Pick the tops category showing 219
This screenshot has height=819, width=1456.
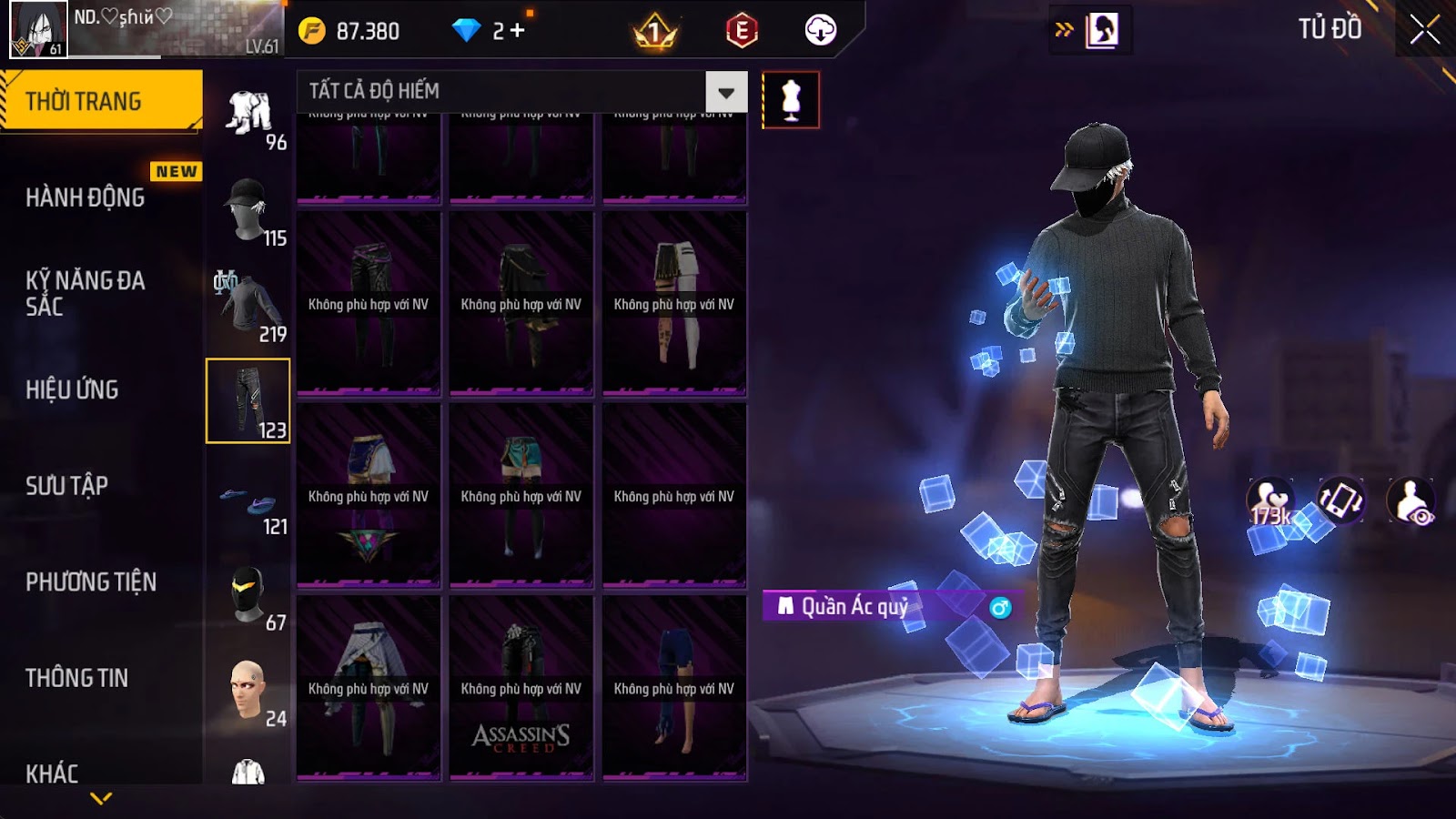coord(248,307)
